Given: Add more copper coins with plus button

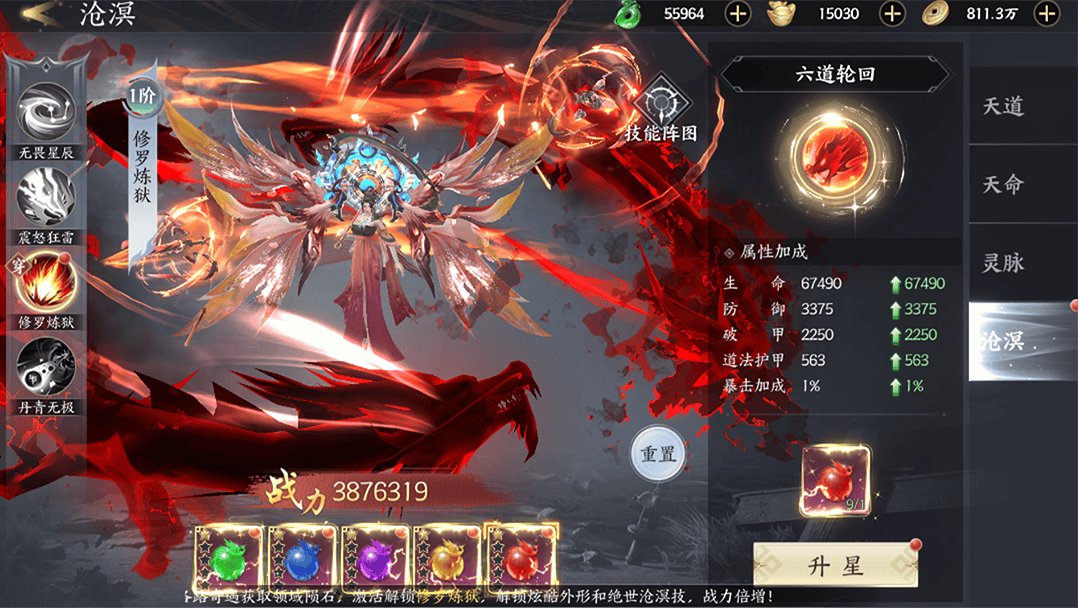Looking at the screenshot, I should (x=1046, y=14).
